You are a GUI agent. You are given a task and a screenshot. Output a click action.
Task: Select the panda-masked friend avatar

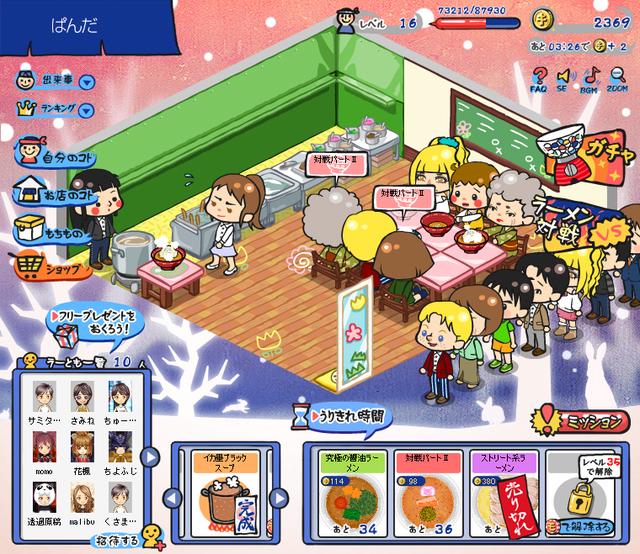44,496
